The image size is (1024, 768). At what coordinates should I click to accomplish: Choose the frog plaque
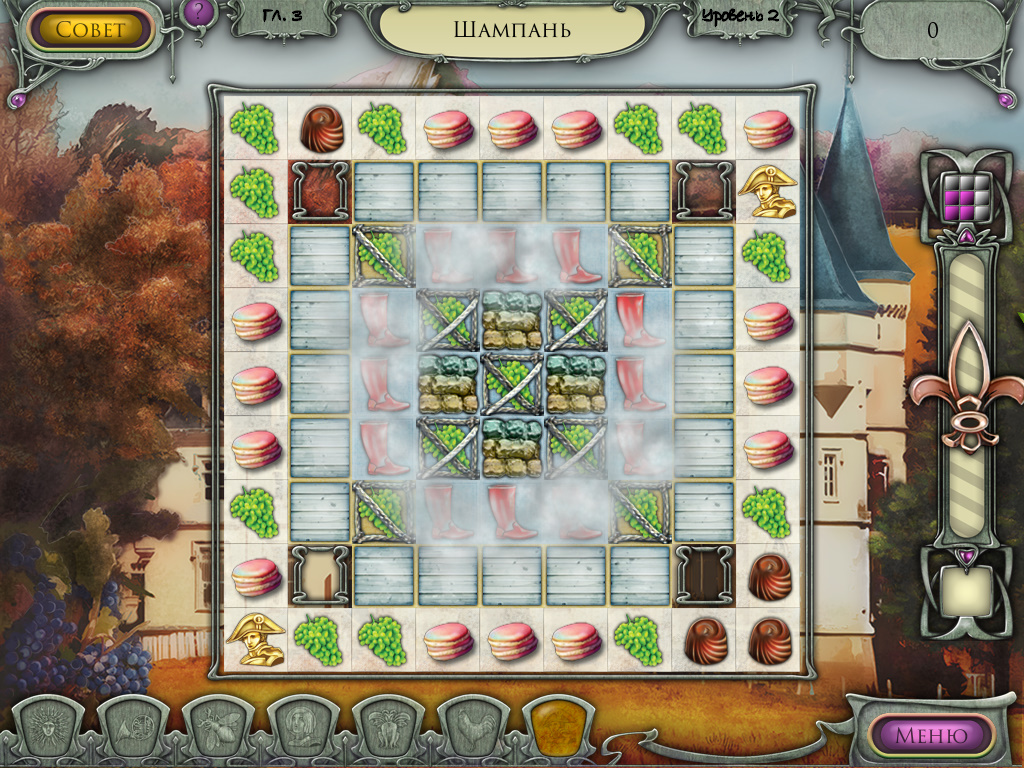point(387,727)
